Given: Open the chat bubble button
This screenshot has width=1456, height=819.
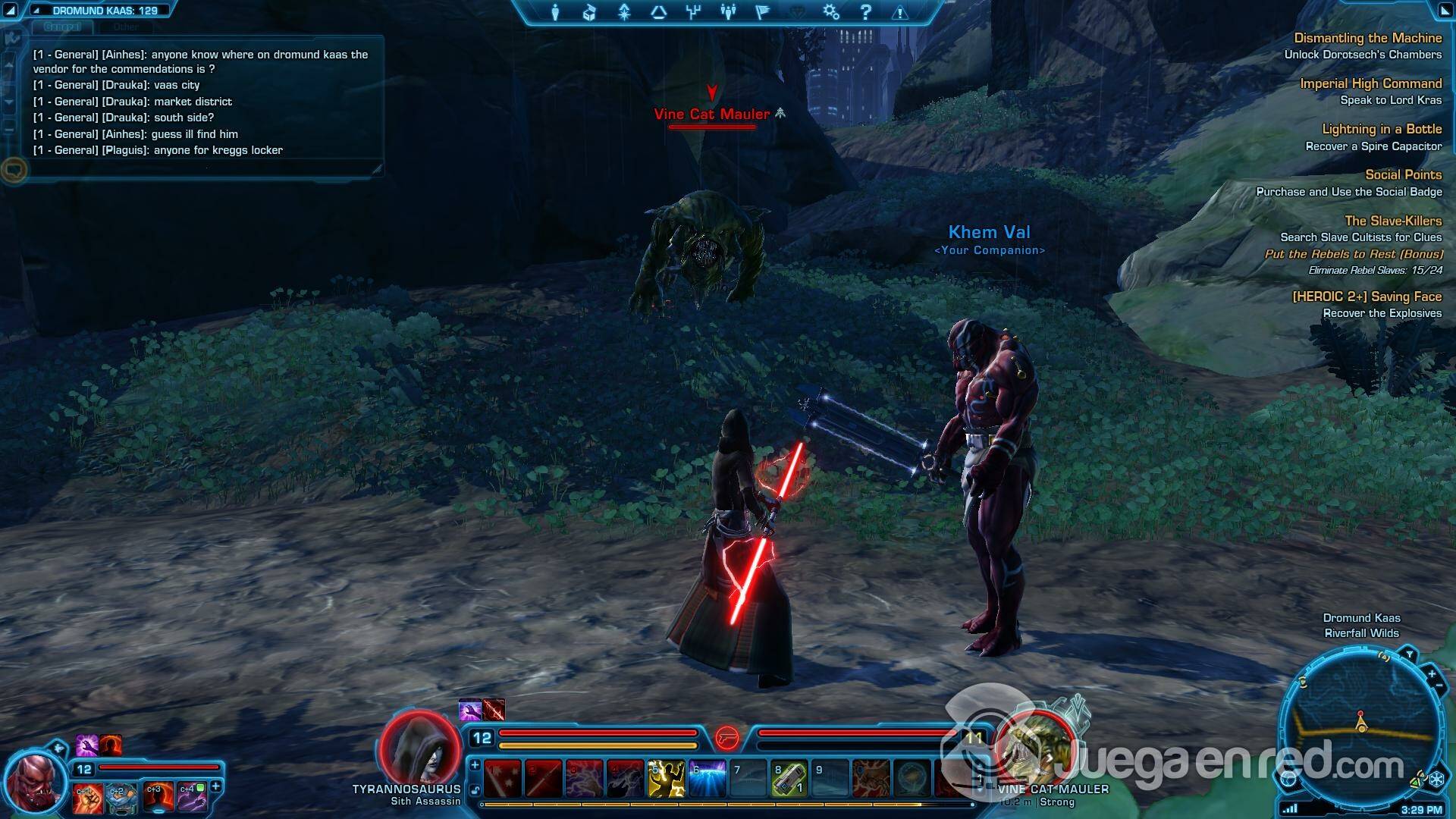Looking at the screenshot, I should coord(14,170).
